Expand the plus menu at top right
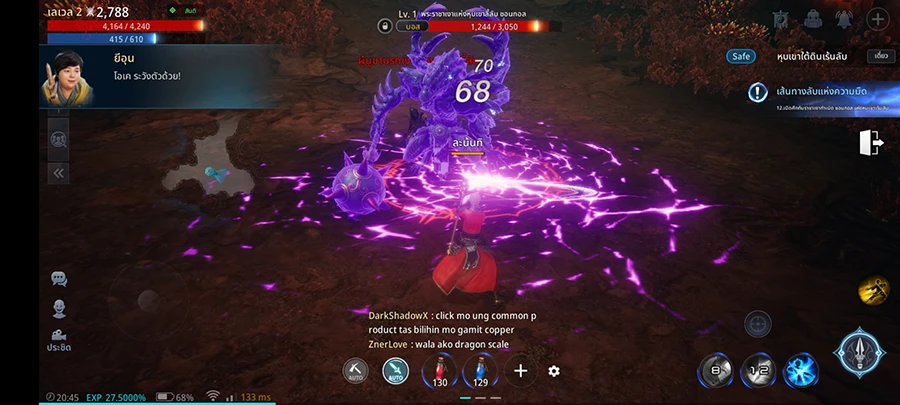 tap(876, 19)
